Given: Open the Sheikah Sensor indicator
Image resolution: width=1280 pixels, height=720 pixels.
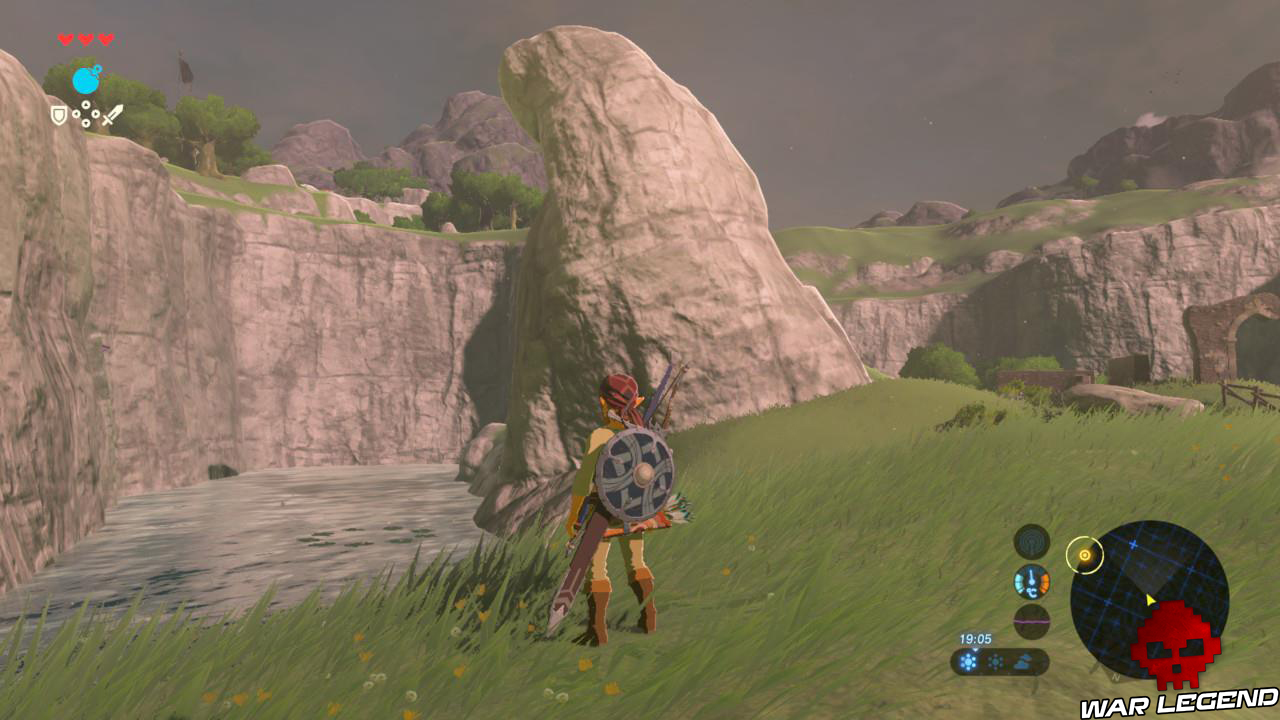Looking at the screenshot, I should 1032,540.
